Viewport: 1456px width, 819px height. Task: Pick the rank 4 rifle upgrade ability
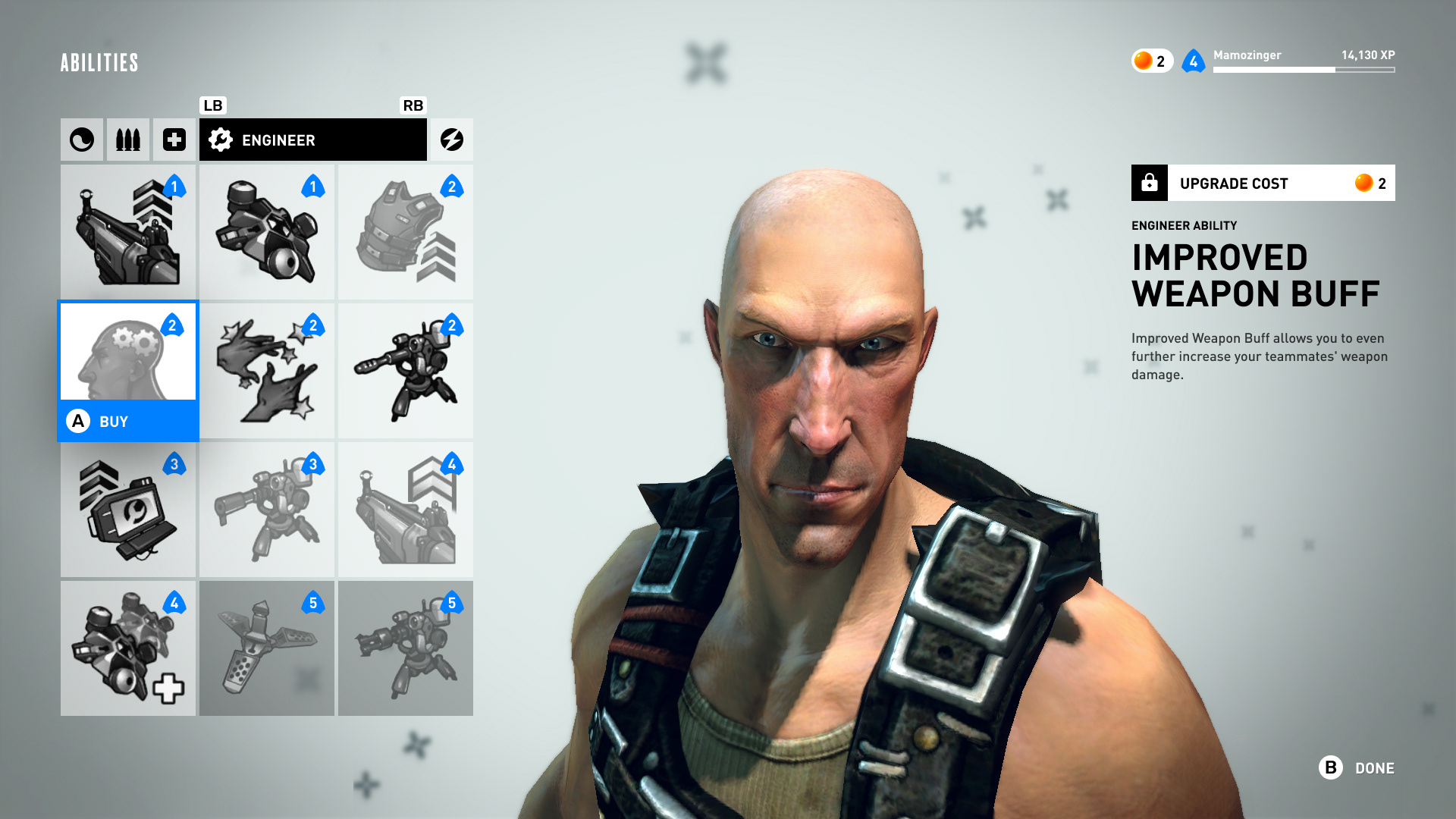point(405,510)
